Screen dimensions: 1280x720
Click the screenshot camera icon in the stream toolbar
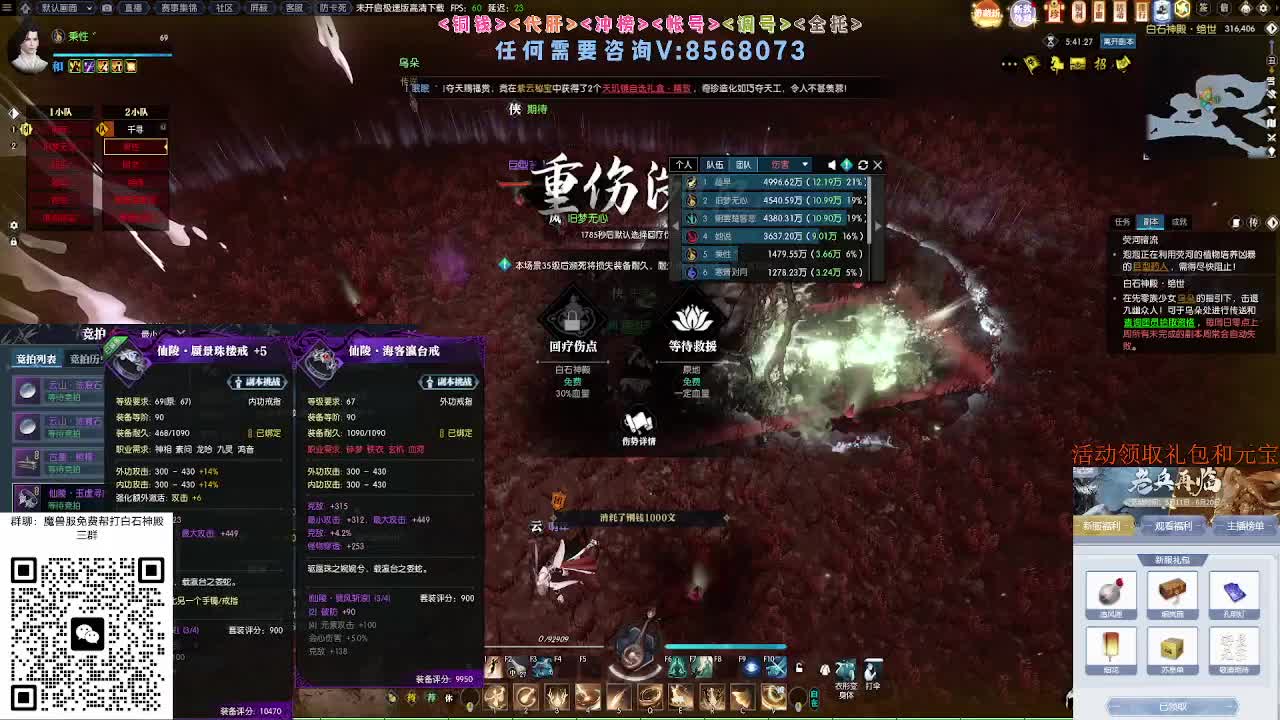click(106, 8)
